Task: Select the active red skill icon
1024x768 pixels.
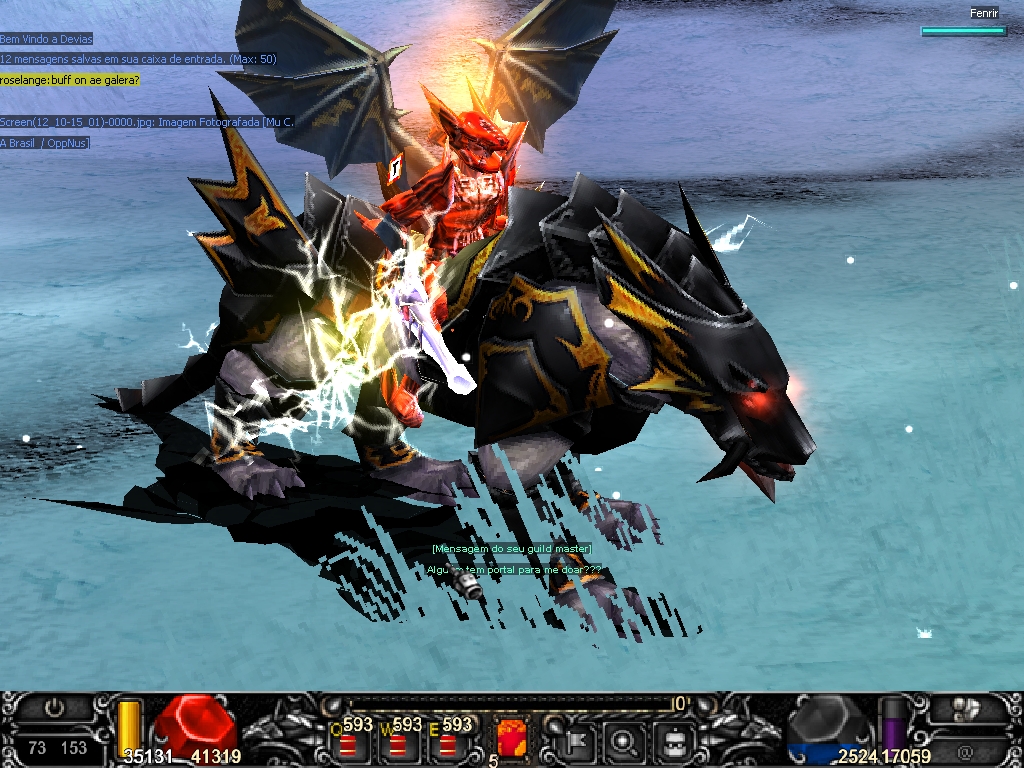Action: click(510, 740)
